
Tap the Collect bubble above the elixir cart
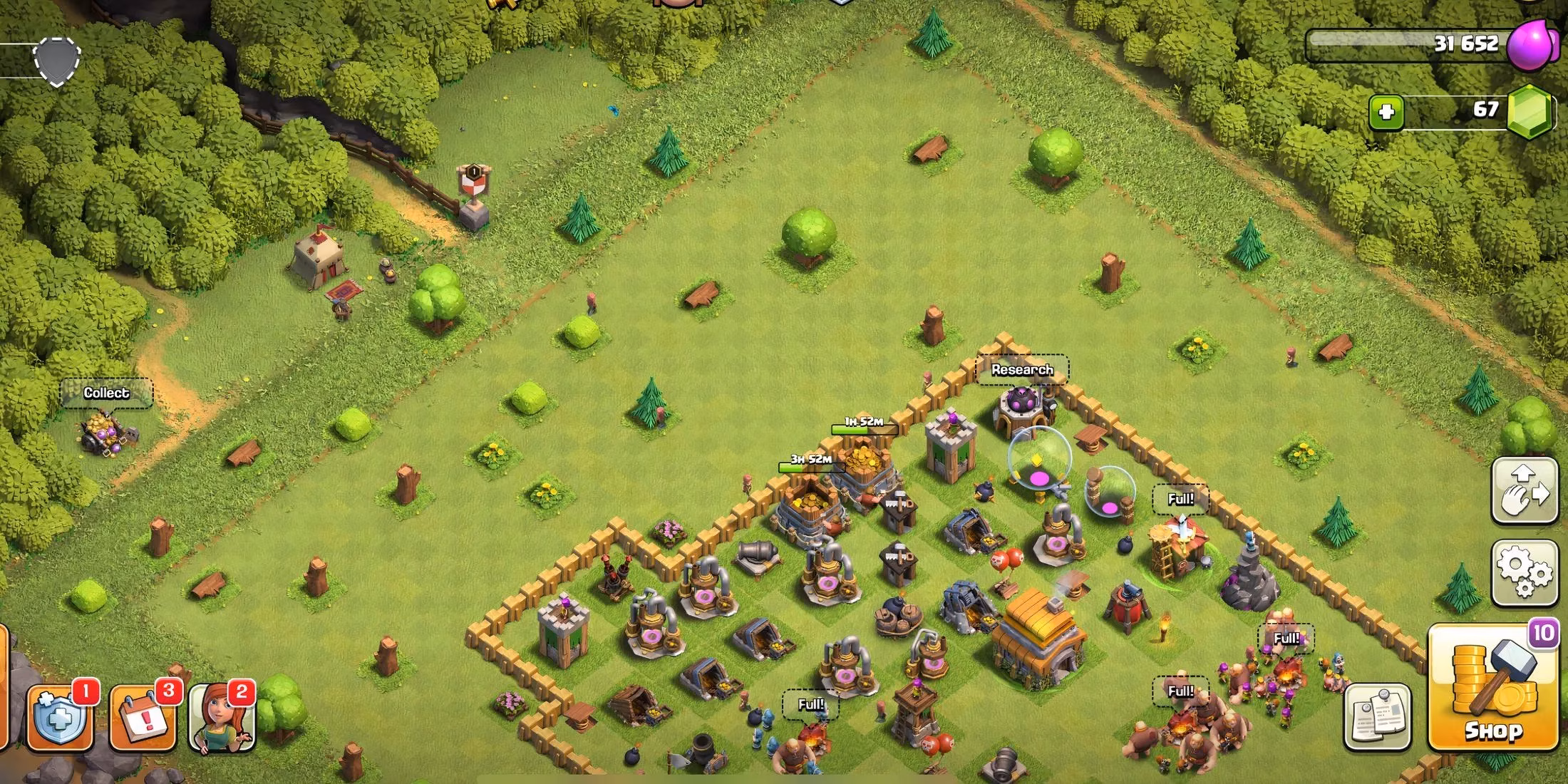tap(105, 393)
